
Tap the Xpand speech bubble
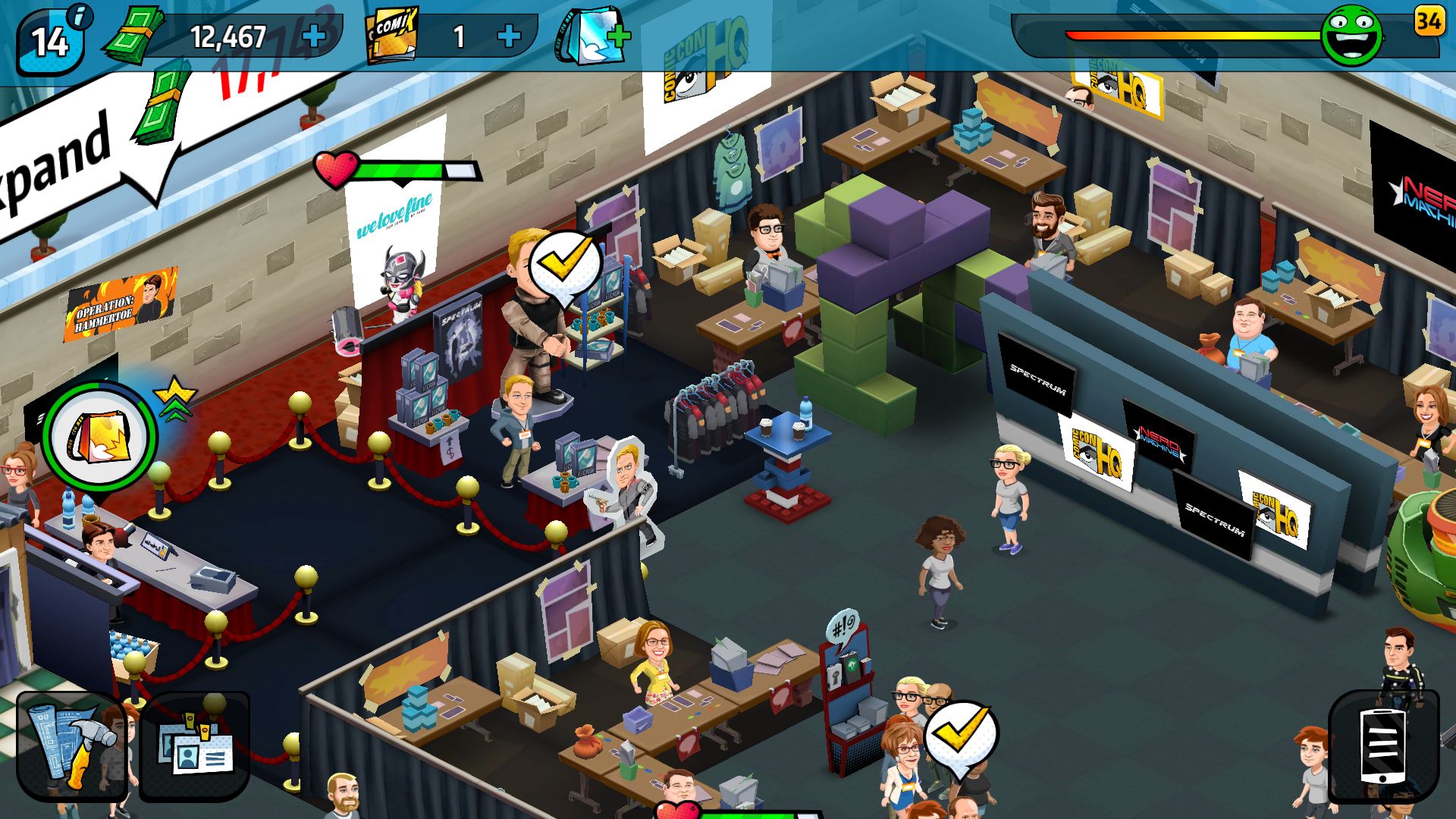point(72,148)
